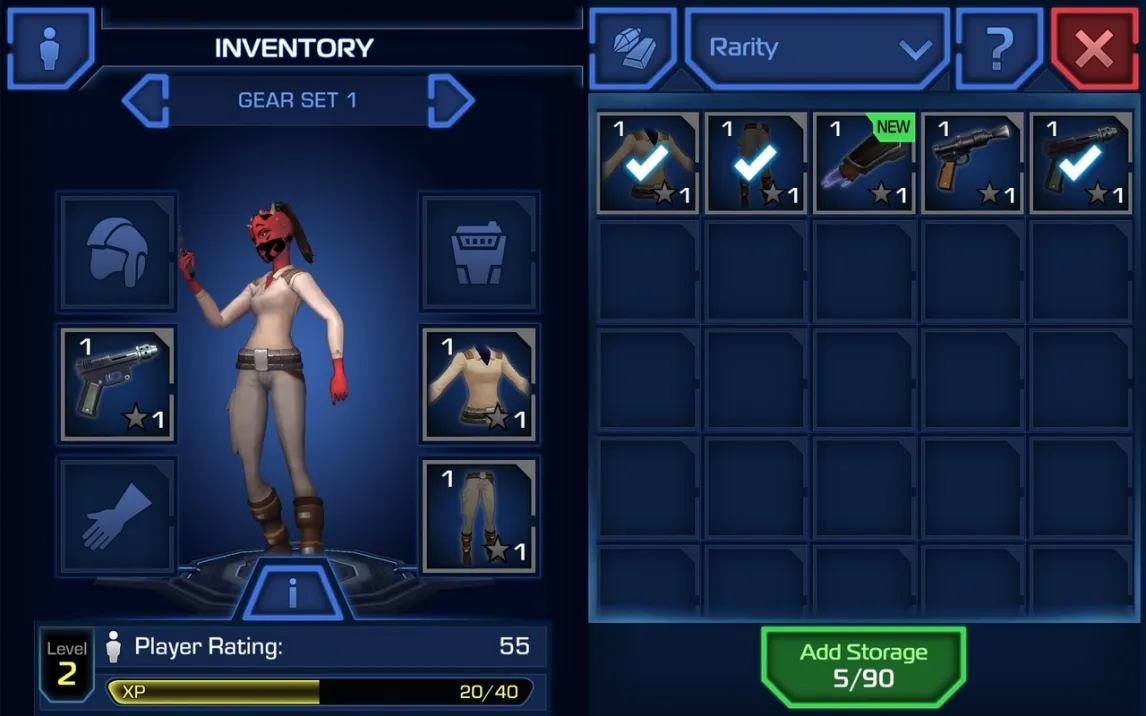Open the Rarity sort dropdown
The width and height of the screenshot is (1146, 716).
pos(817,48)
